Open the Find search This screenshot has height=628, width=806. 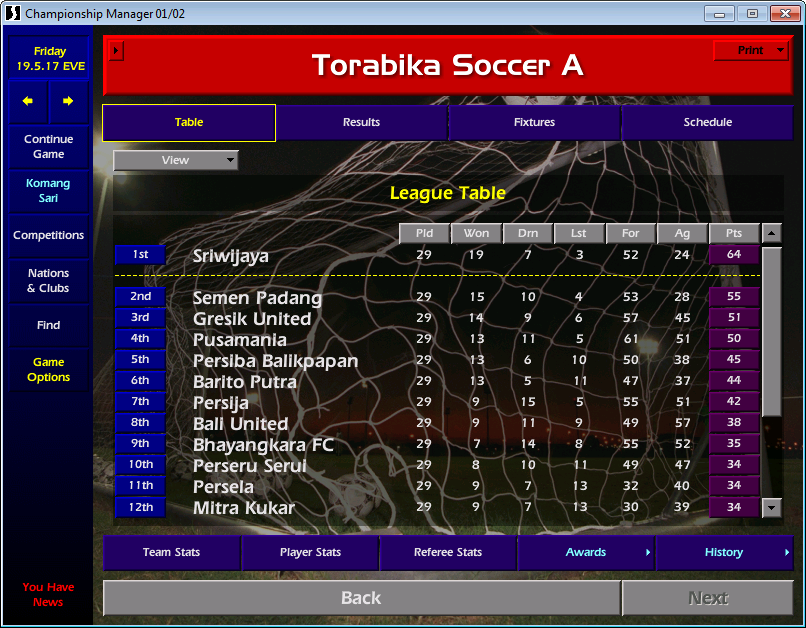click(x=49, y=325)
